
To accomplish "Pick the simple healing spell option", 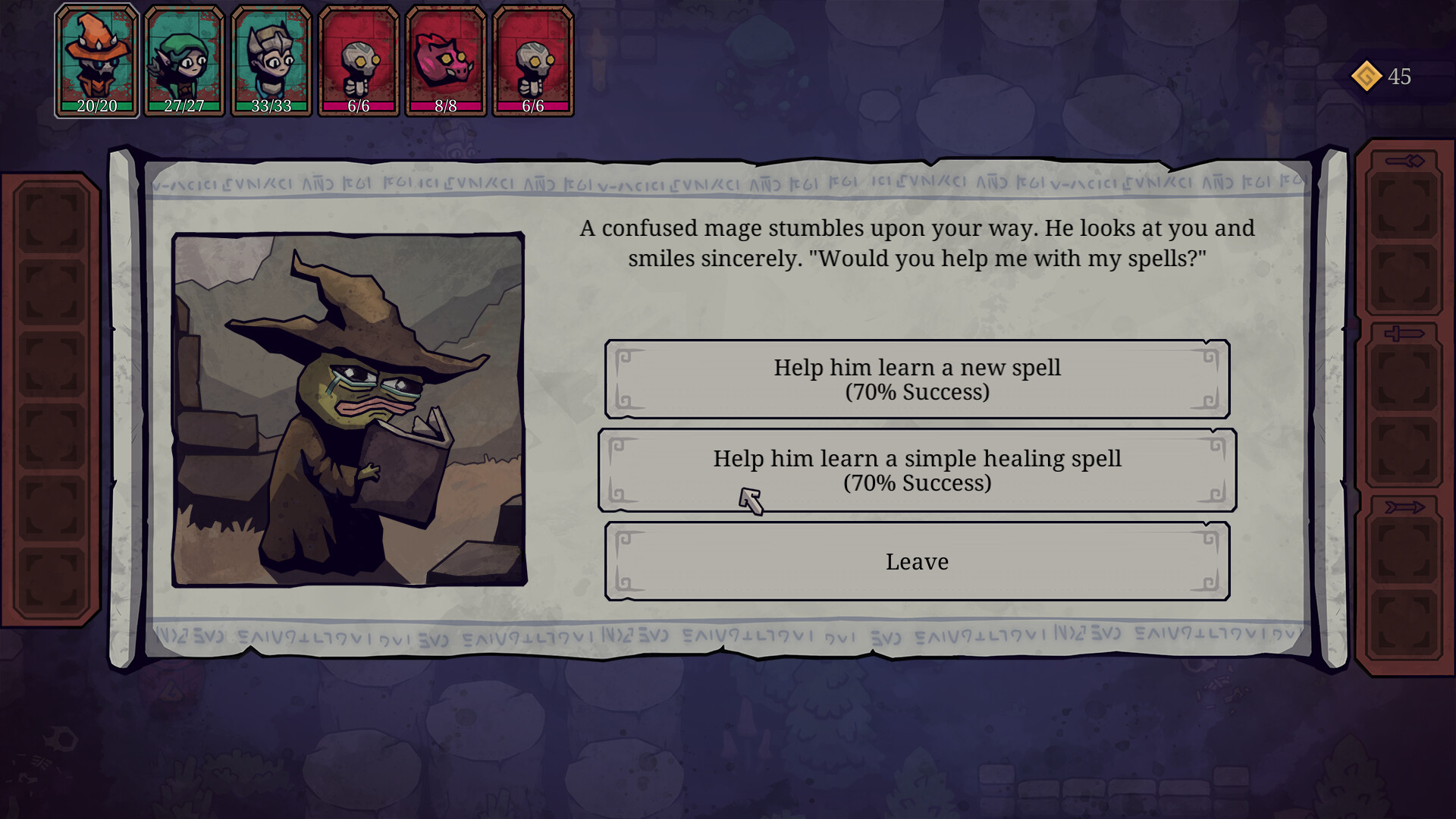I will [x=917, y=470].
